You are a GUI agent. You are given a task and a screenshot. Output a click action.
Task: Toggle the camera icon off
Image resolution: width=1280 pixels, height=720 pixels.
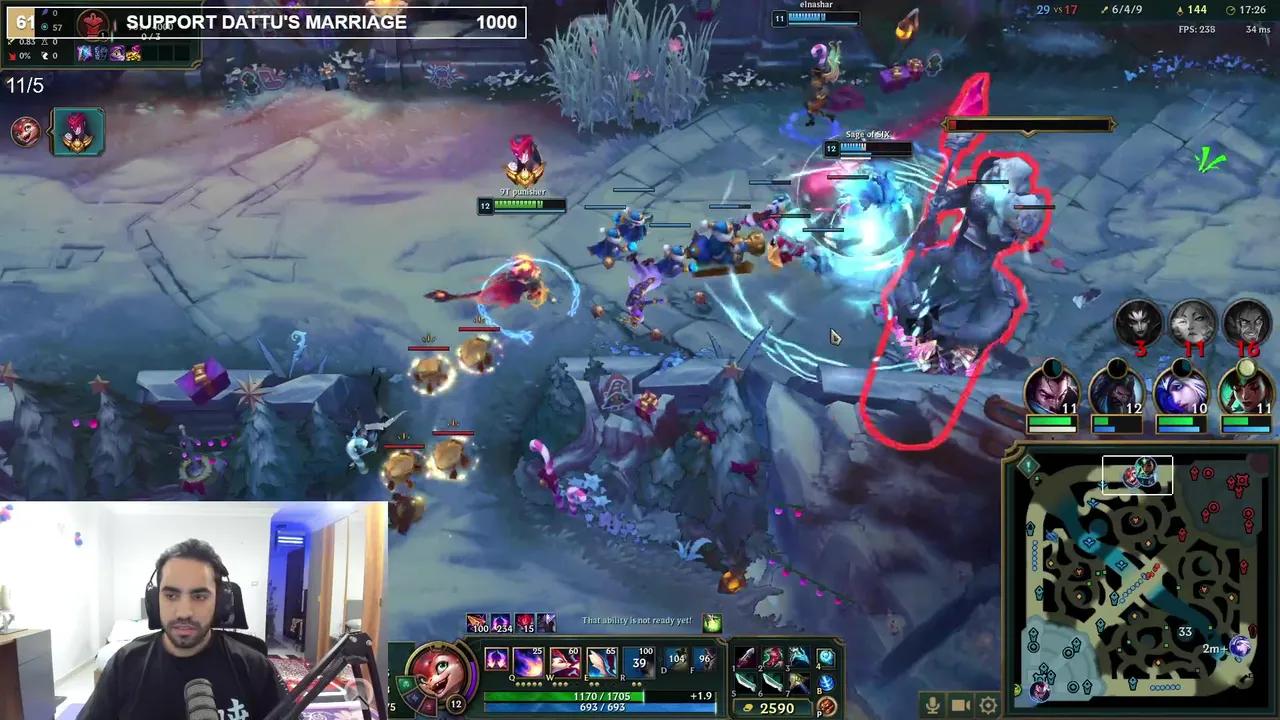pos(959,705)
